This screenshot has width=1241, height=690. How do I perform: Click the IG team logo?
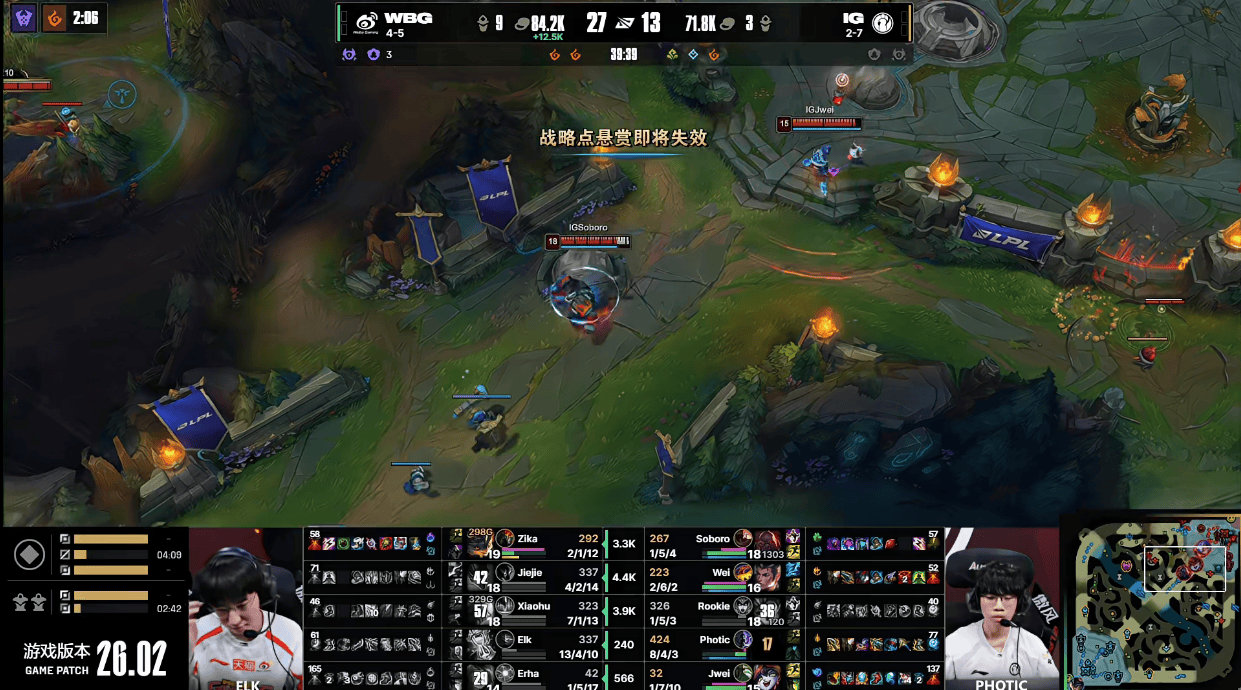[883, 22]
